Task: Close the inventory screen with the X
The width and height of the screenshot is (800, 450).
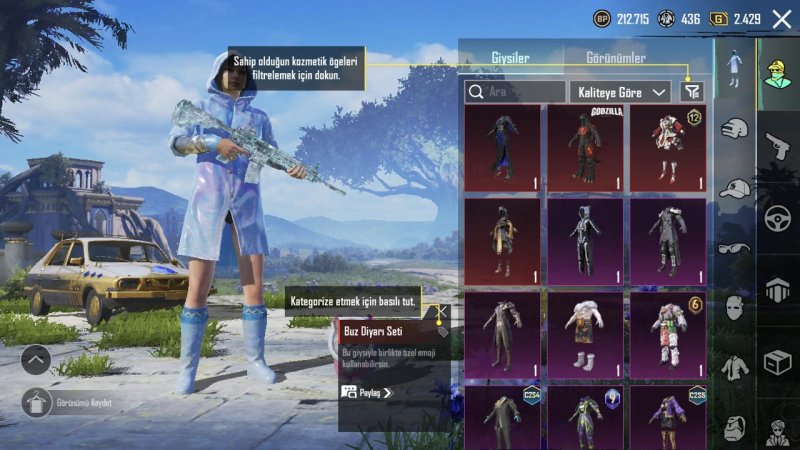Action: click(x=781, y=18)
